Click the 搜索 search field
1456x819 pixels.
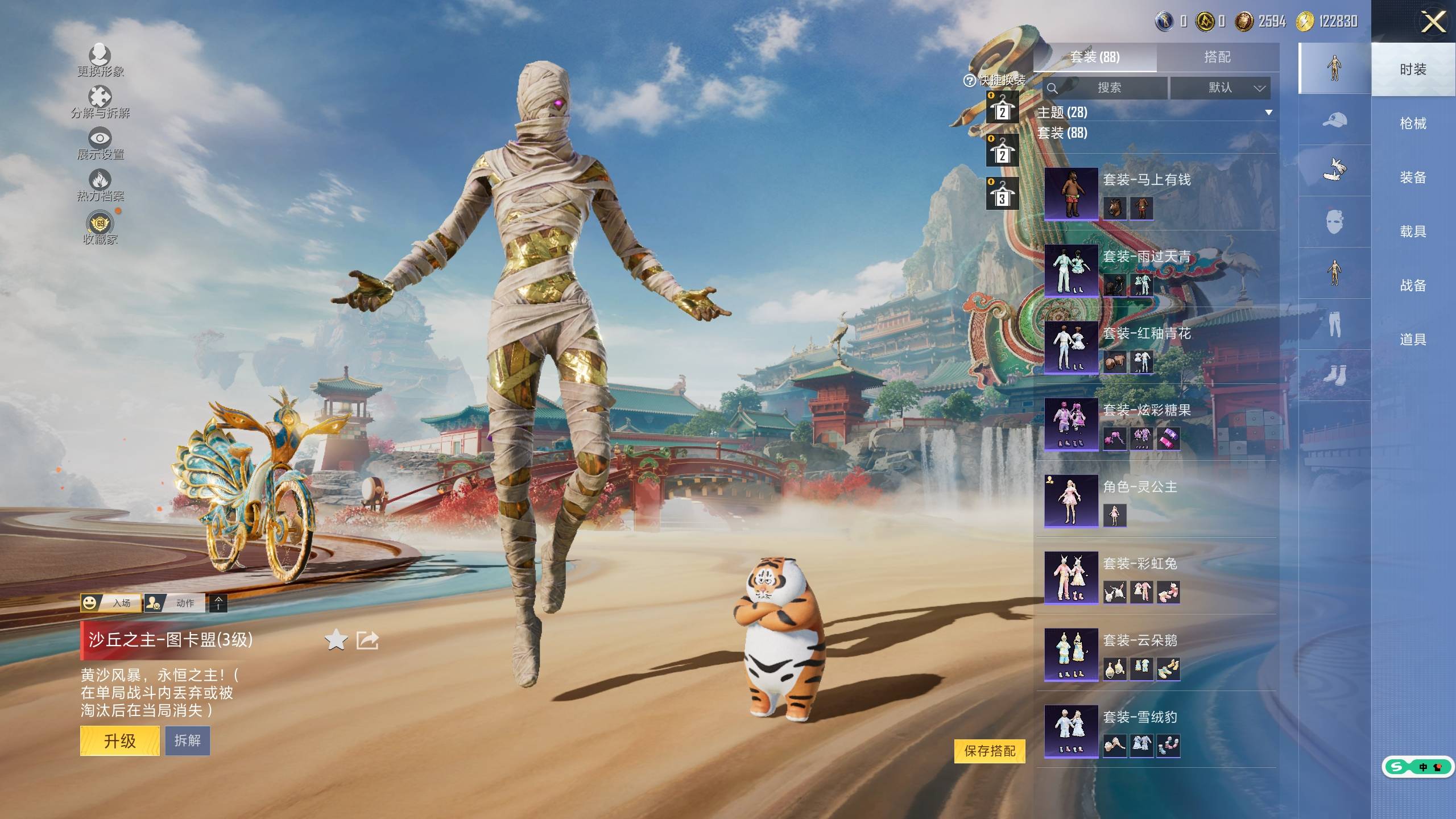click(x=1106, y=88)
